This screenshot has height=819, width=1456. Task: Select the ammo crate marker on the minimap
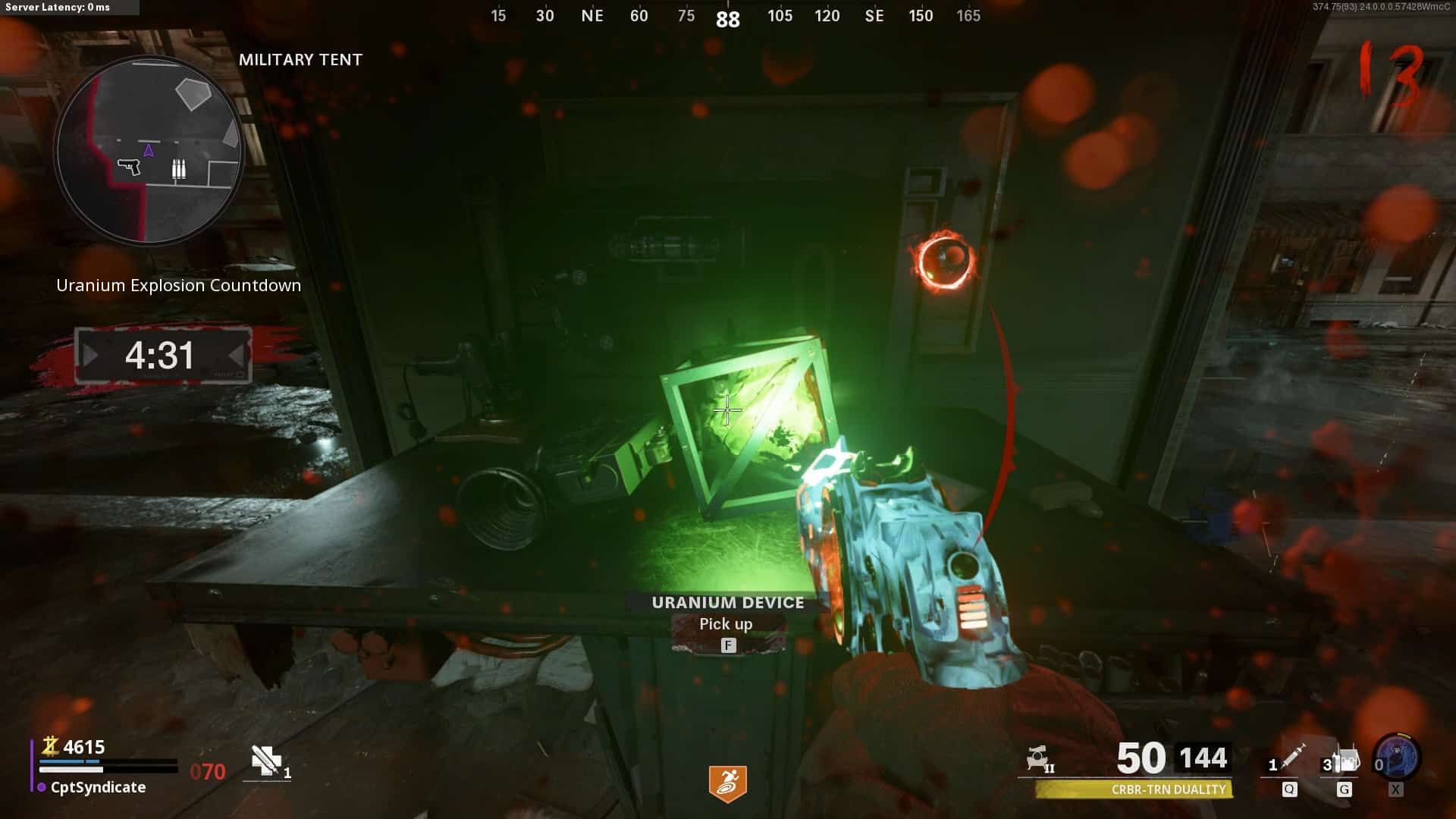tap(178, 168)
